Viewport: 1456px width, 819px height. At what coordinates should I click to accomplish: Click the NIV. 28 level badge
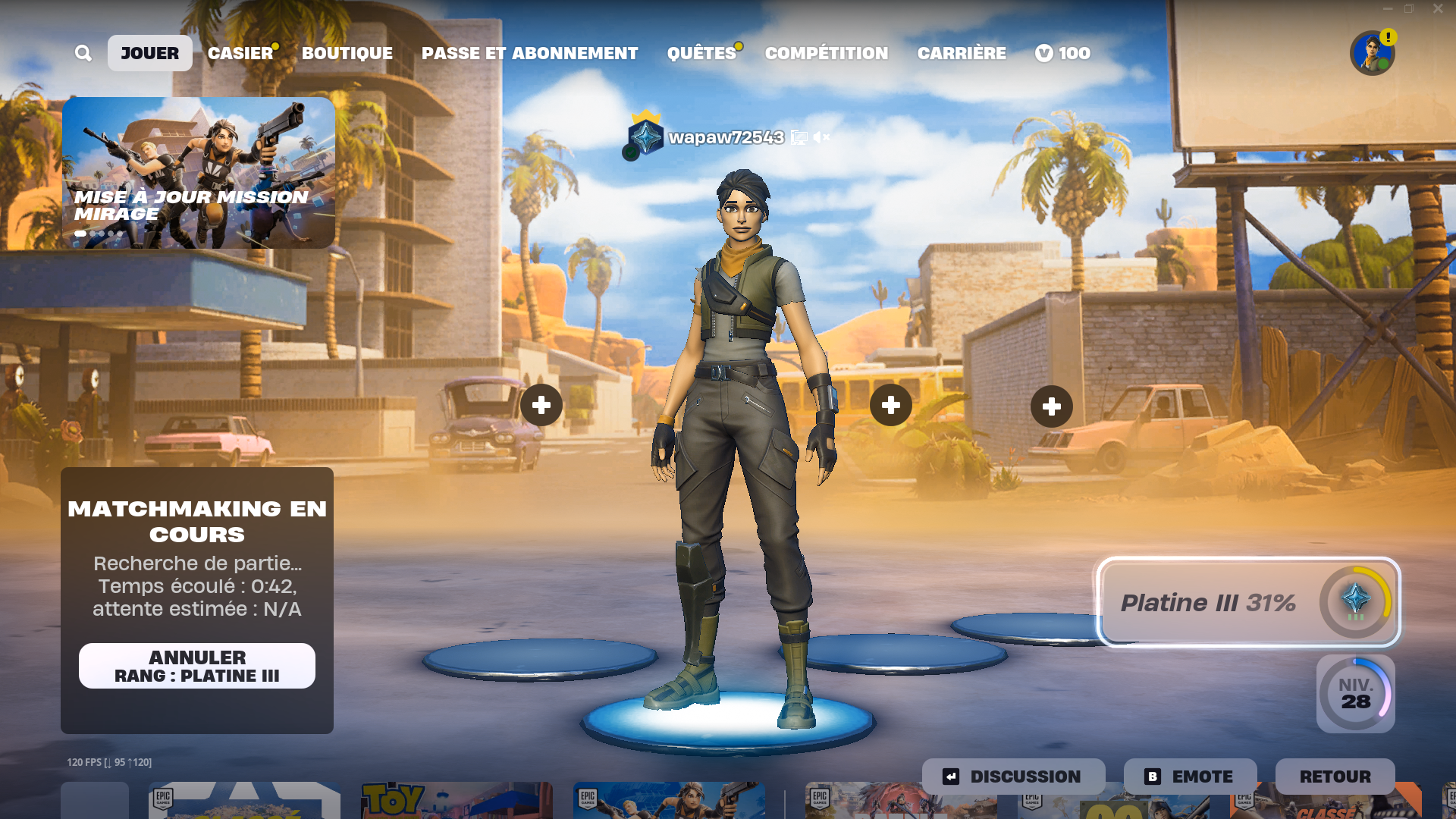pyautogui.click(x=1355, y=694)
